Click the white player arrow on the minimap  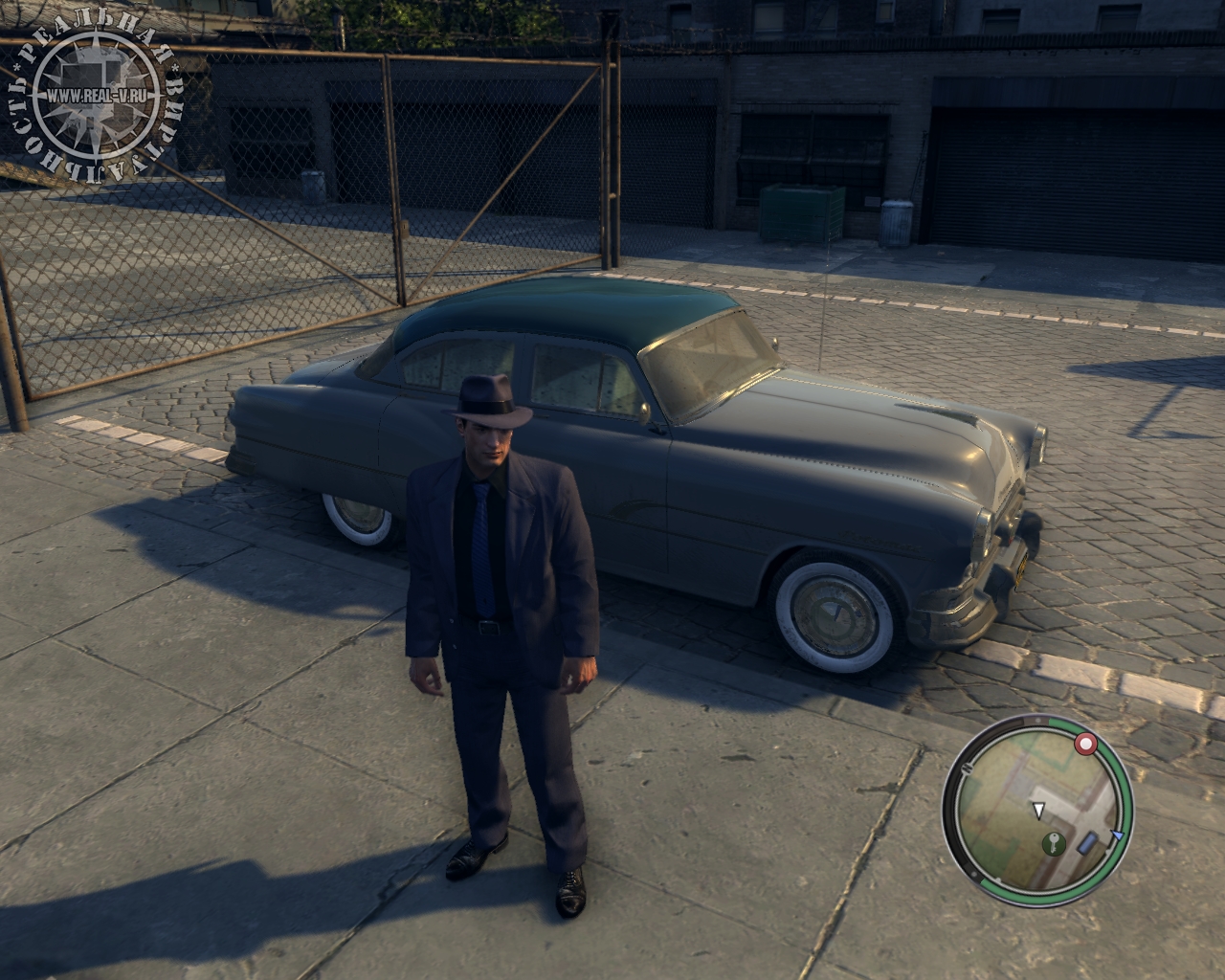[1038, 812]
